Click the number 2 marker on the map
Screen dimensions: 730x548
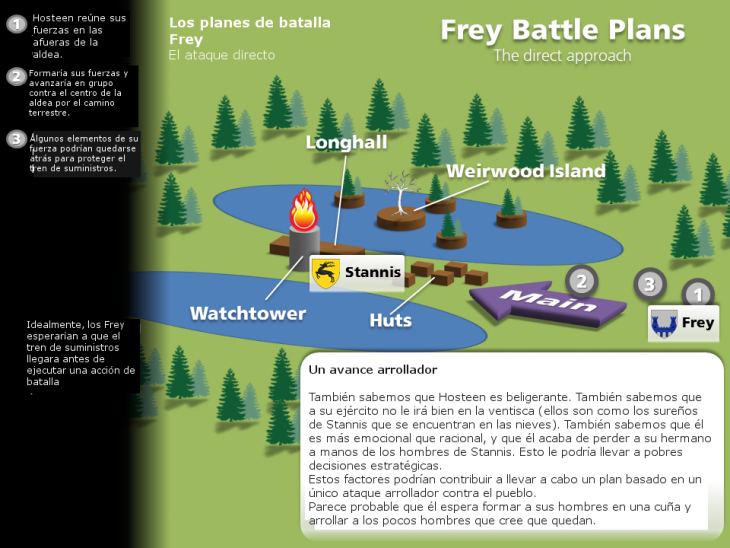(x=583, y=280)
